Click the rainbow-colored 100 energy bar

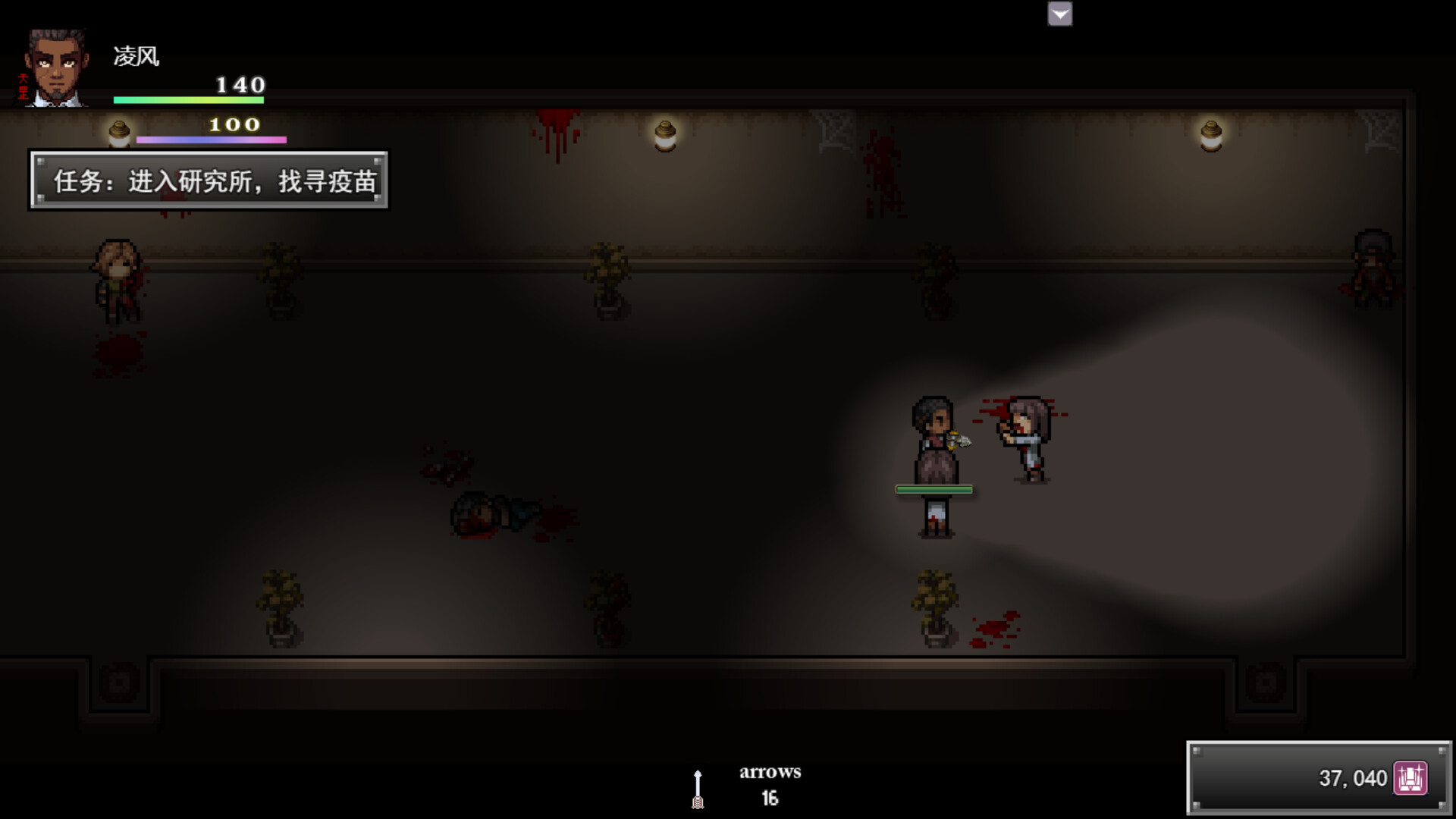[x=211, y=139]
